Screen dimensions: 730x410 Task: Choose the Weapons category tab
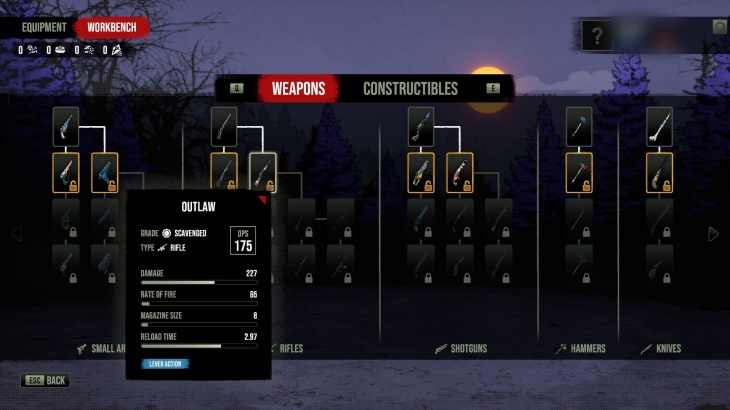[298, 89]
